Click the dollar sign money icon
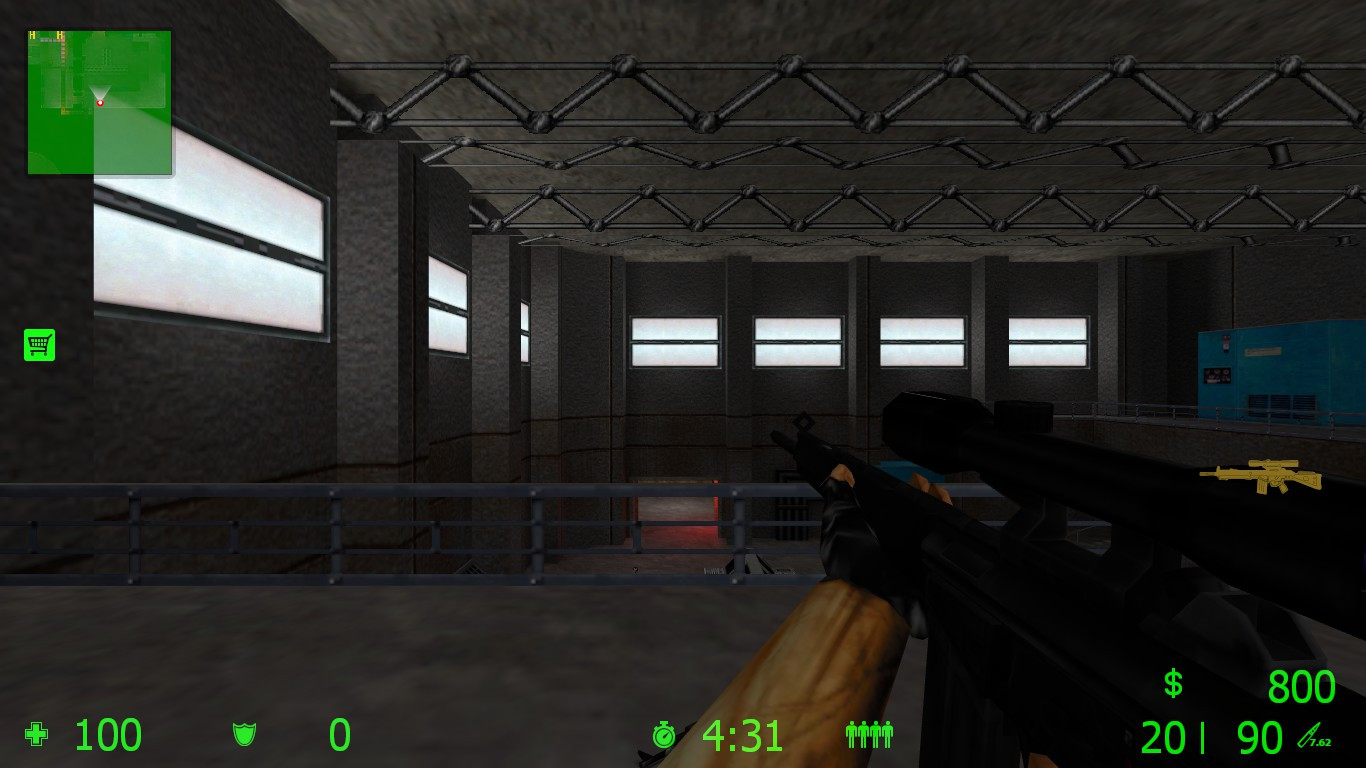Viewport: 1366px width, 768px height. [1171, 686]
